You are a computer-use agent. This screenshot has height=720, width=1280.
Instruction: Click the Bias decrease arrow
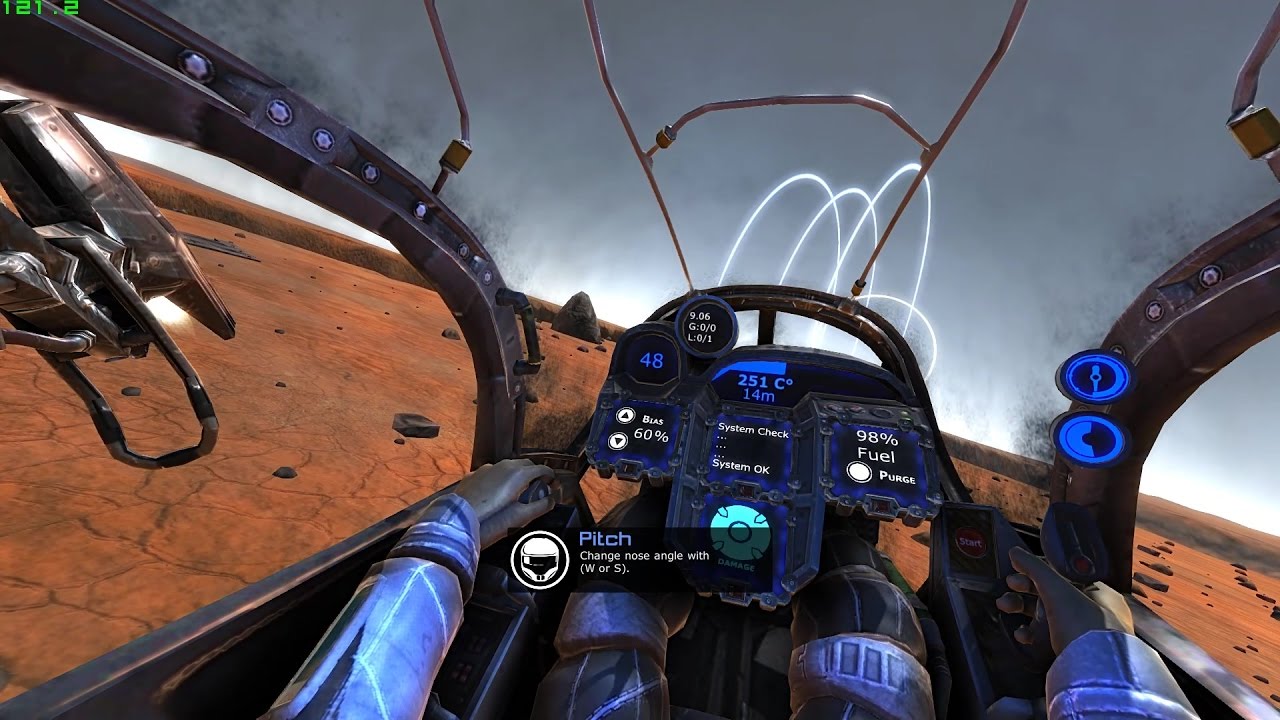[x=618, y=441]
